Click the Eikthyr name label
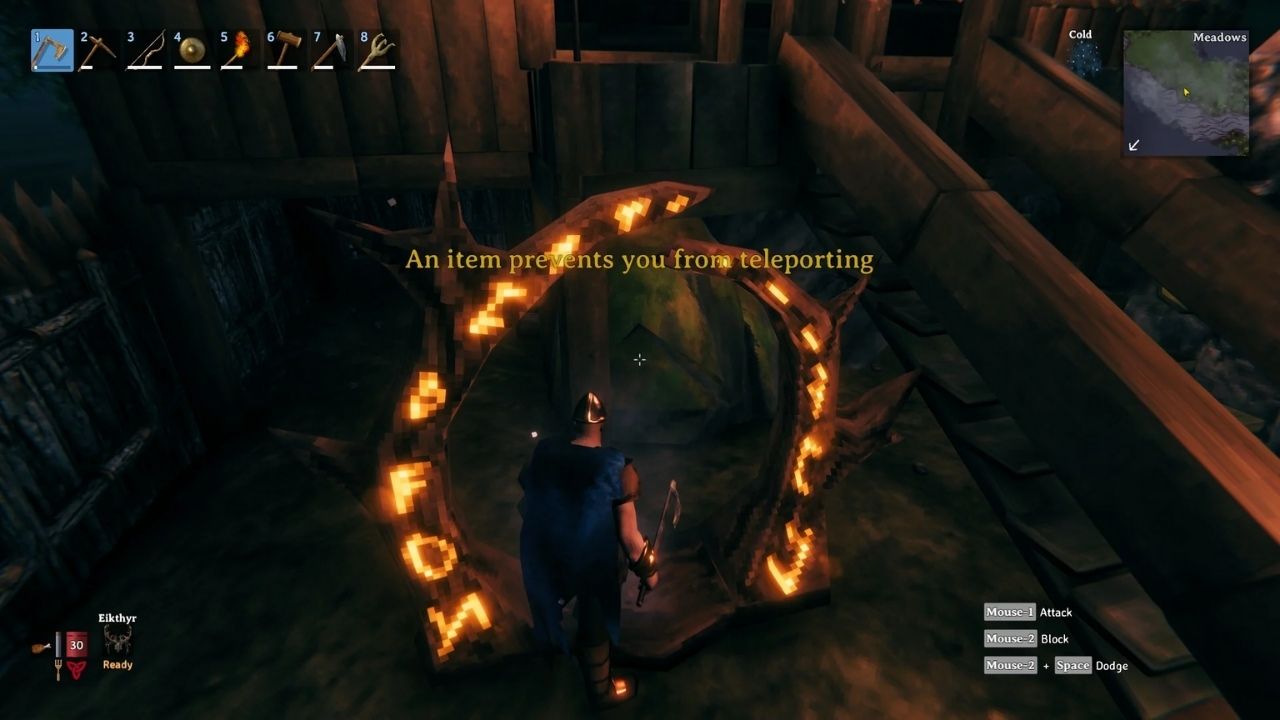The image size is (1280, 720). (116, 617)
